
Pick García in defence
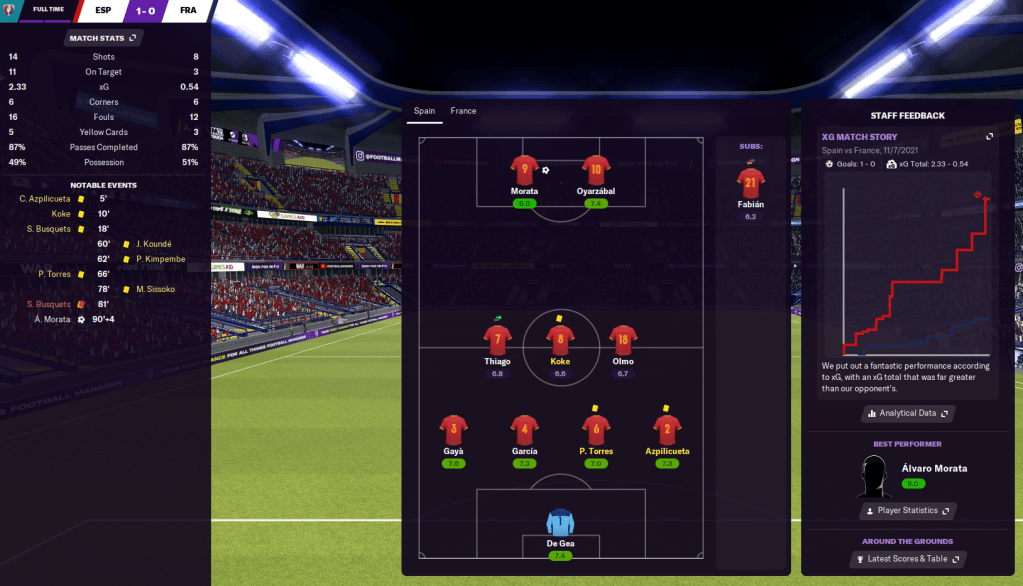[525, 431]
